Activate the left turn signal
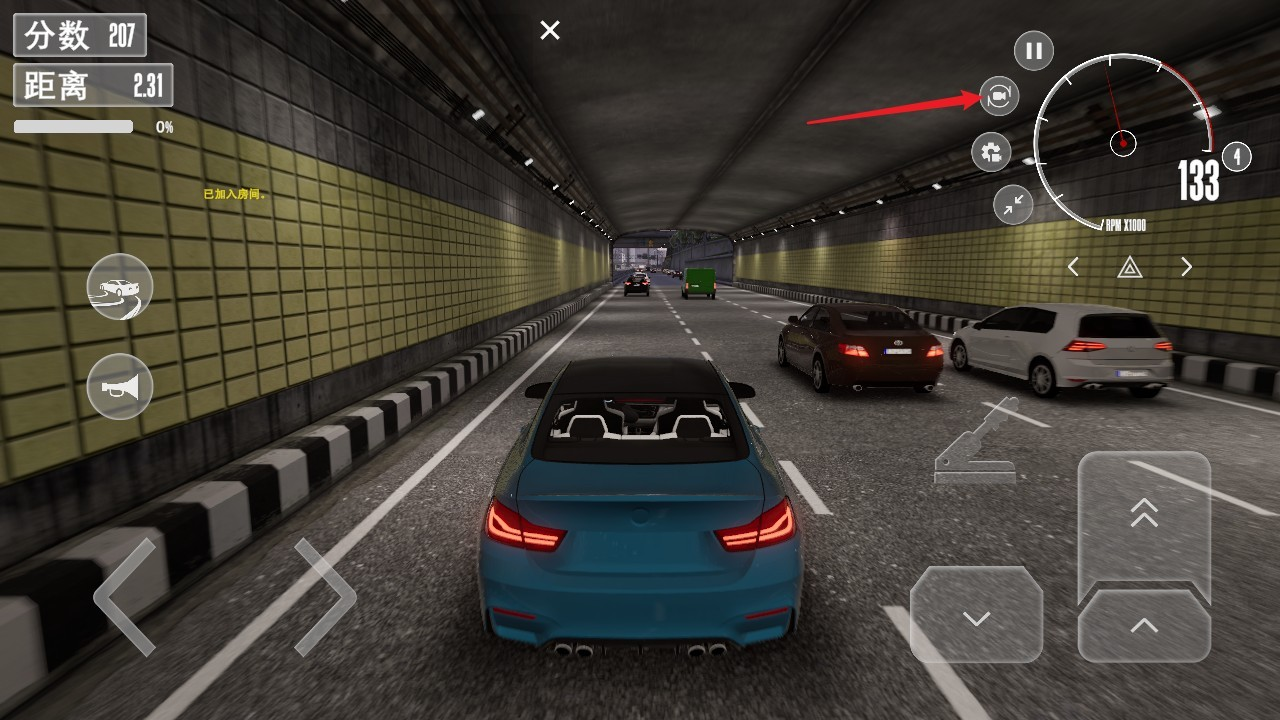Screen dimensions: 1280x720 point(1074,267)
